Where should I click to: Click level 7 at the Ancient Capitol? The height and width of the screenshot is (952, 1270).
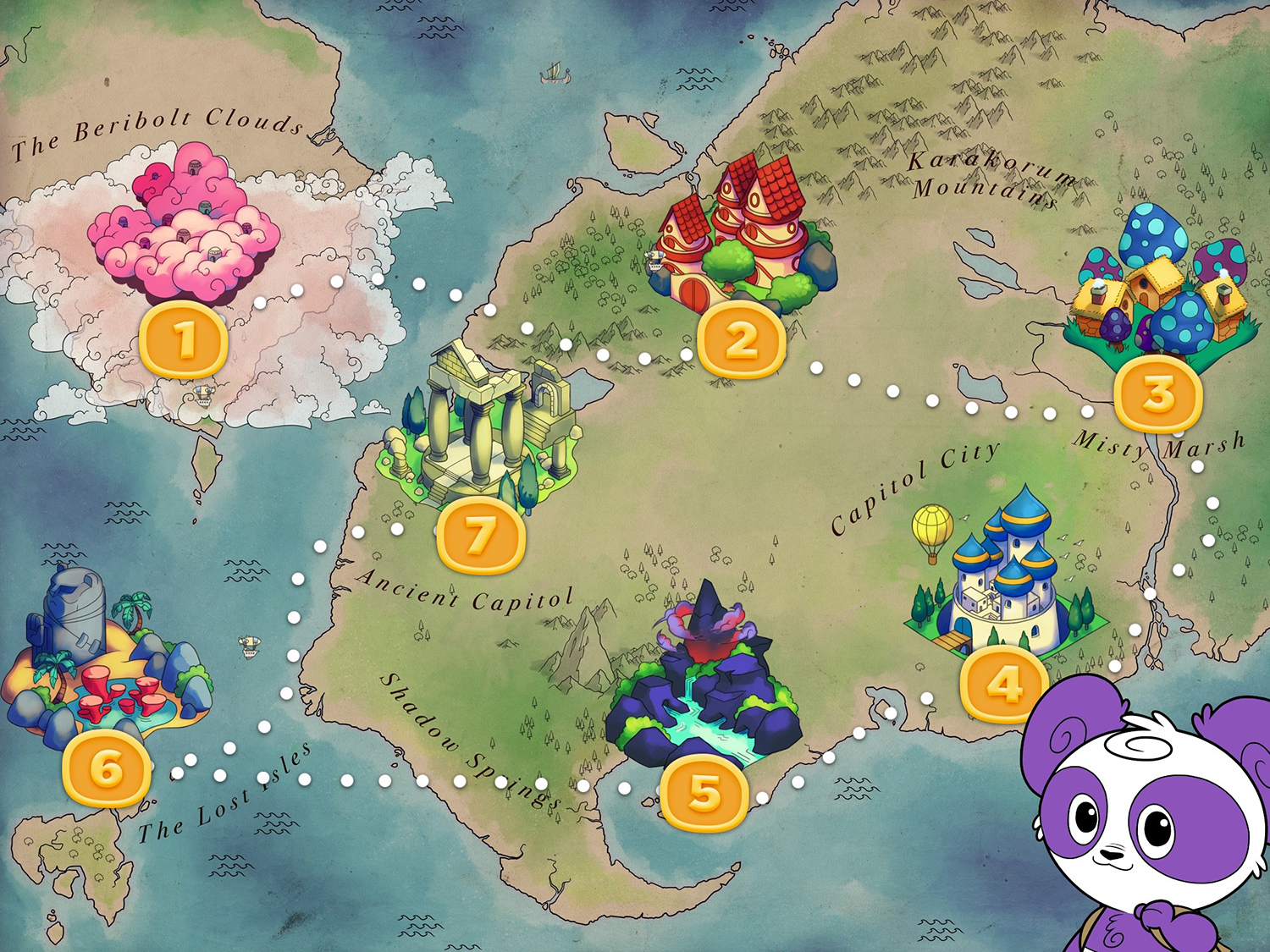click(479, 533)
